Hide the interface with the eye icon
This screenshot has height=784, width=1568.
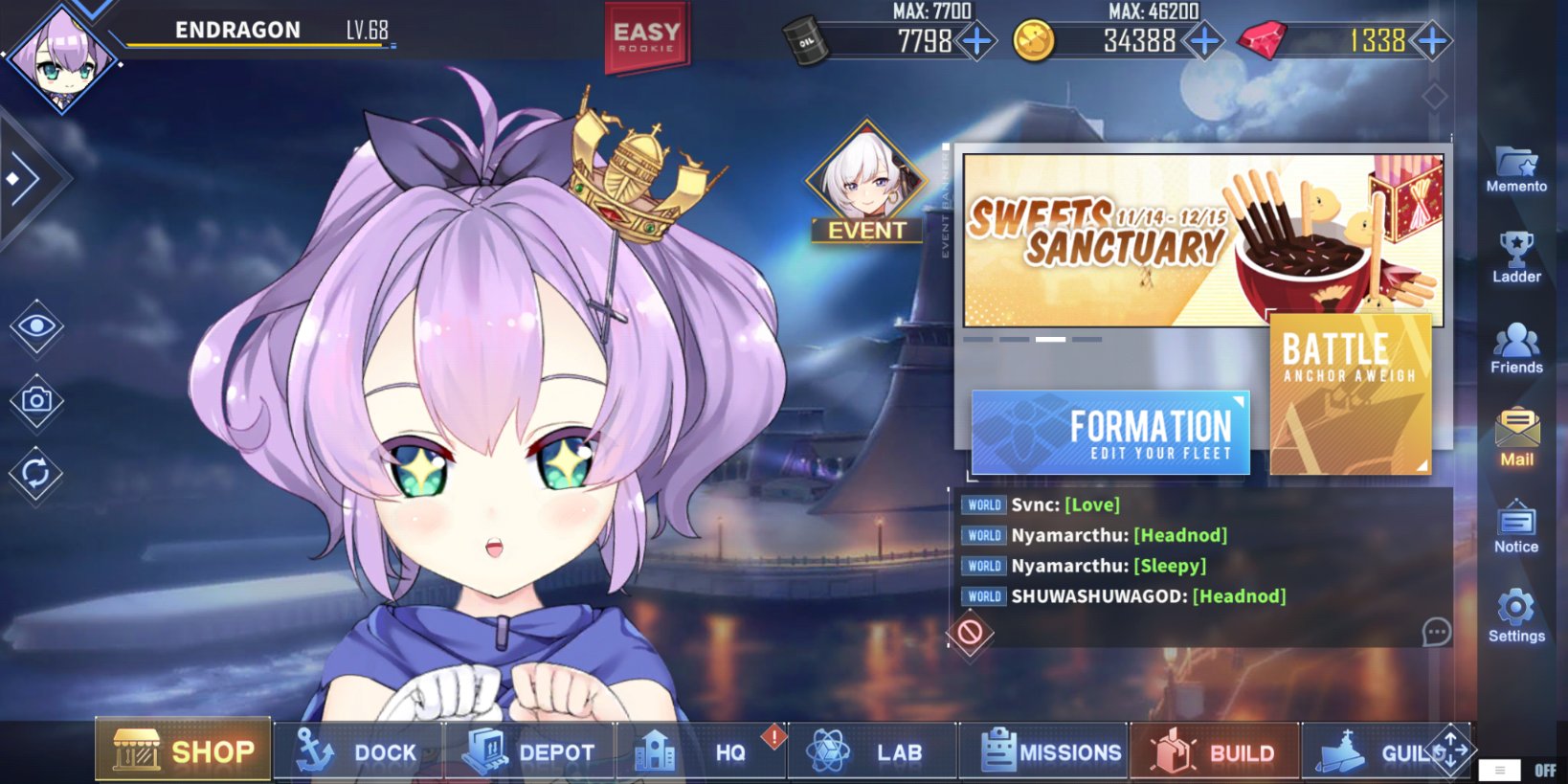[x=36, y=327]
